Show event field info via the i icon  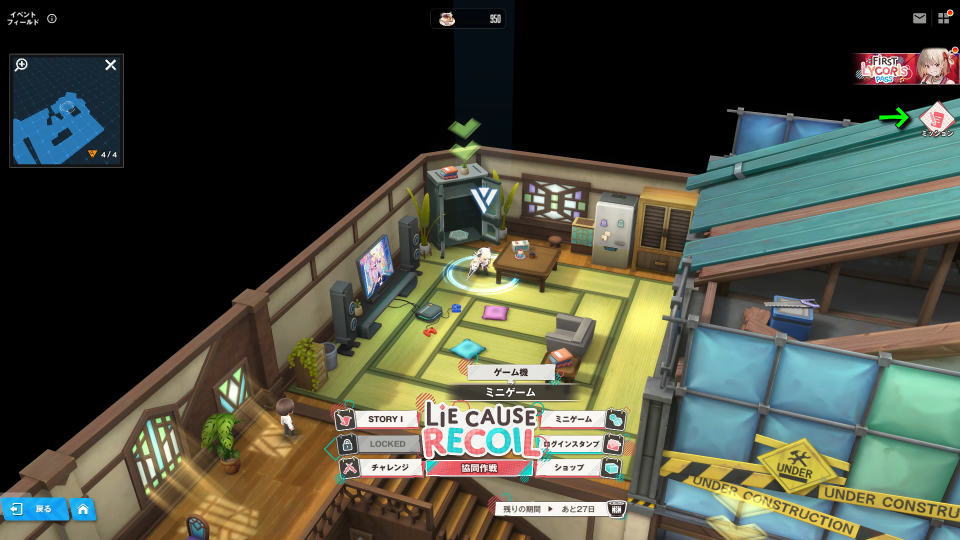pos(52,18)
